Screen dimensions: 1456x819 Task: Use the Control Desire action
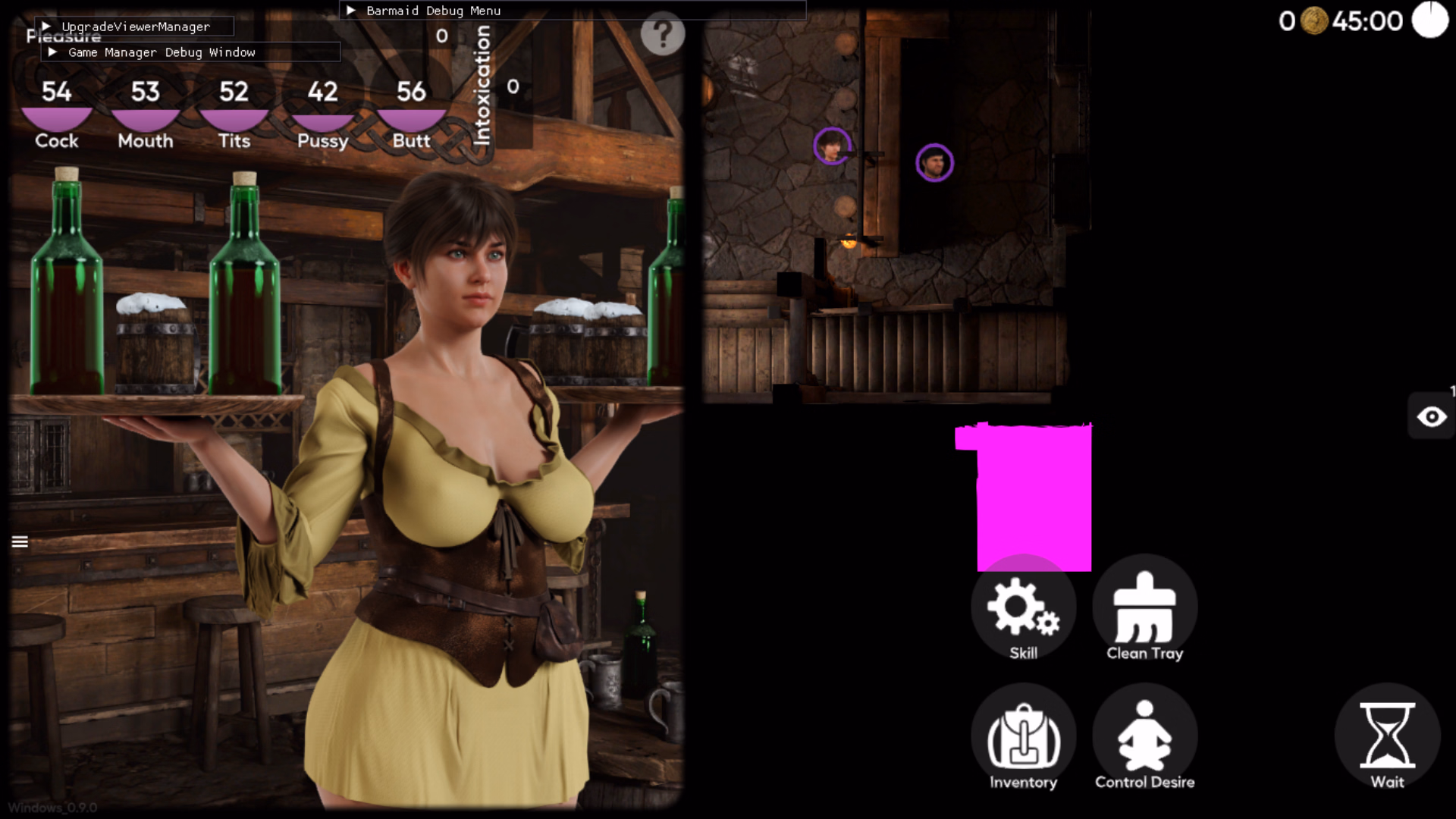coord(1144,739)
